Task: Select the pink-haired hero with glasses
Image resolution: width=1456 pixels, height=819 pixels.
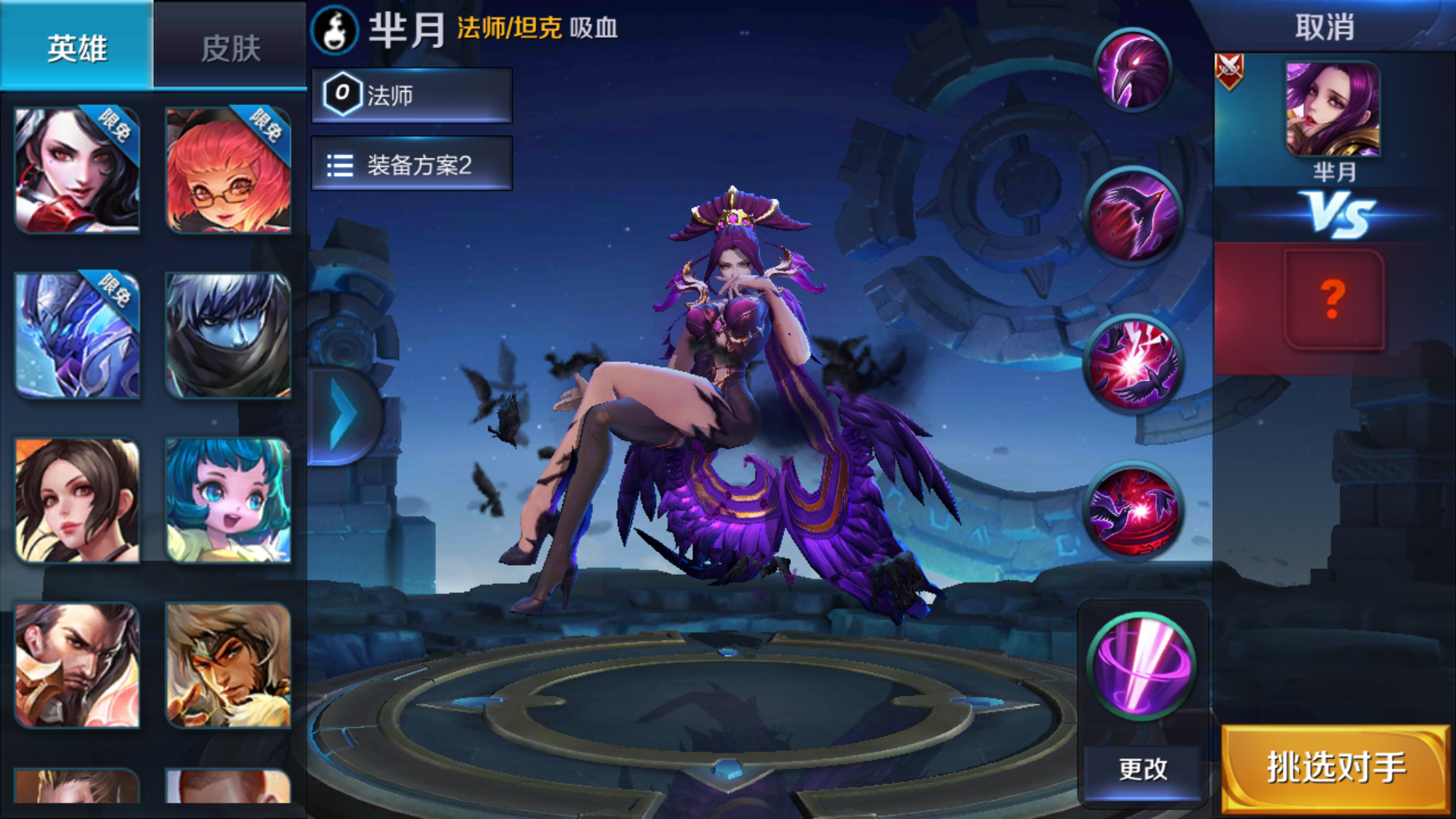Action: (x=227, y=168)
